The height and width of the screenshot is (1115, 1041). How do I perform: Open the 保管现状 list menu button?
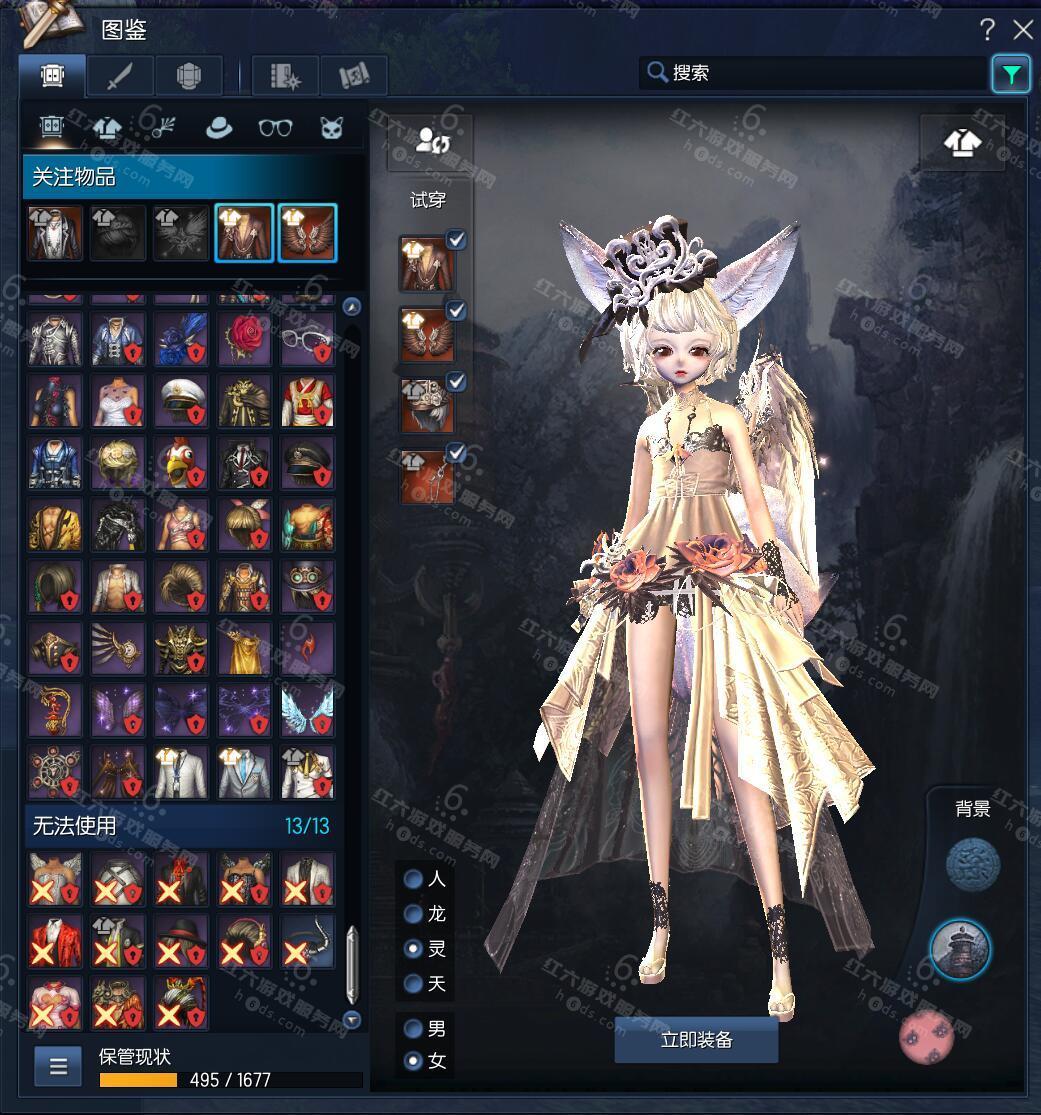click(x=58, y=1066)
